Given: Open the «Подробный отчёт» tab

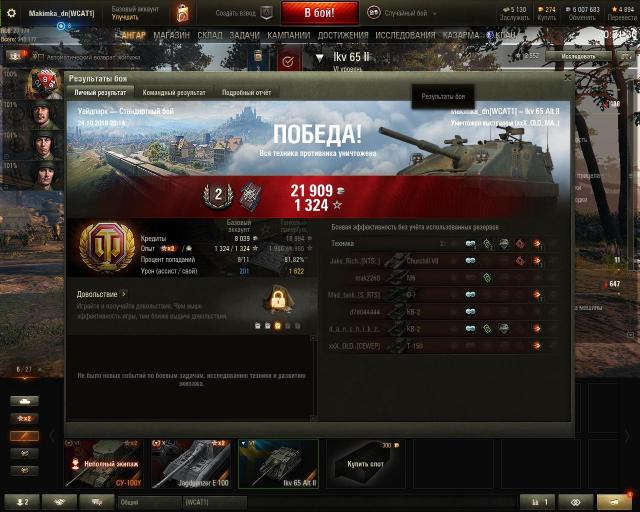Looking at the screenshot, I should click(x=247, y=92).
